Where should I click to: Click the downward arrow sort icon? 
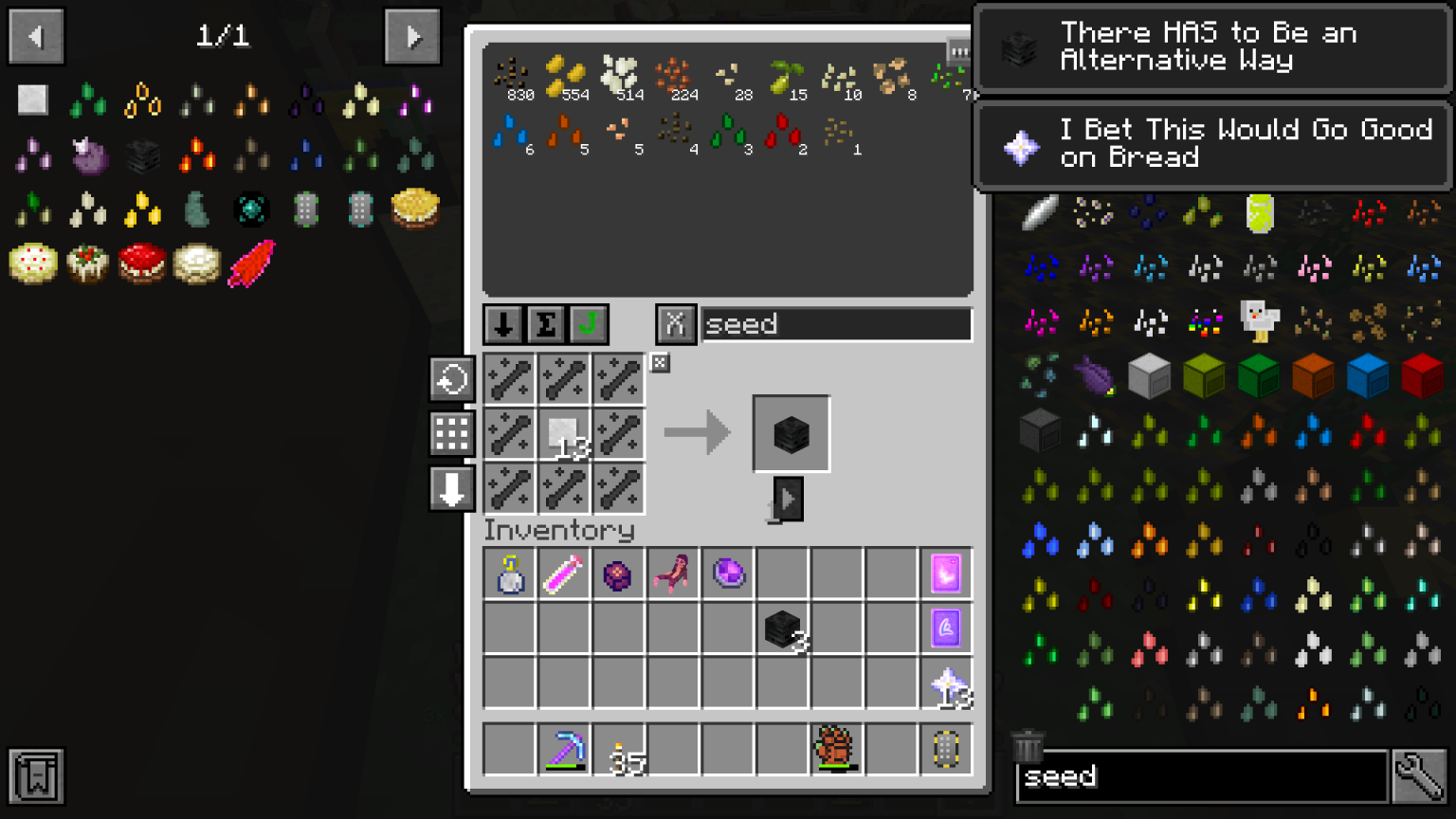click(x=501, y=323)
